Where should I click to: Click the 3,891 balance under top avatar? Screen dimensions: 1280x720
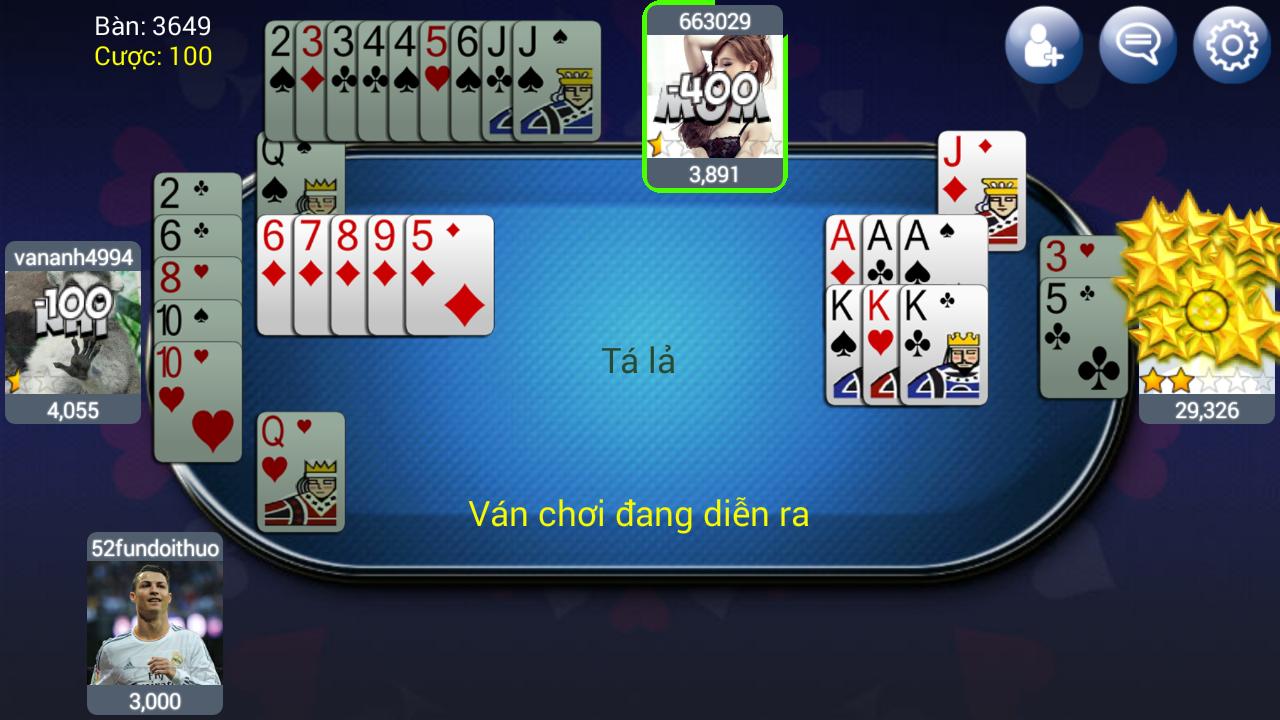coord(715,174)
